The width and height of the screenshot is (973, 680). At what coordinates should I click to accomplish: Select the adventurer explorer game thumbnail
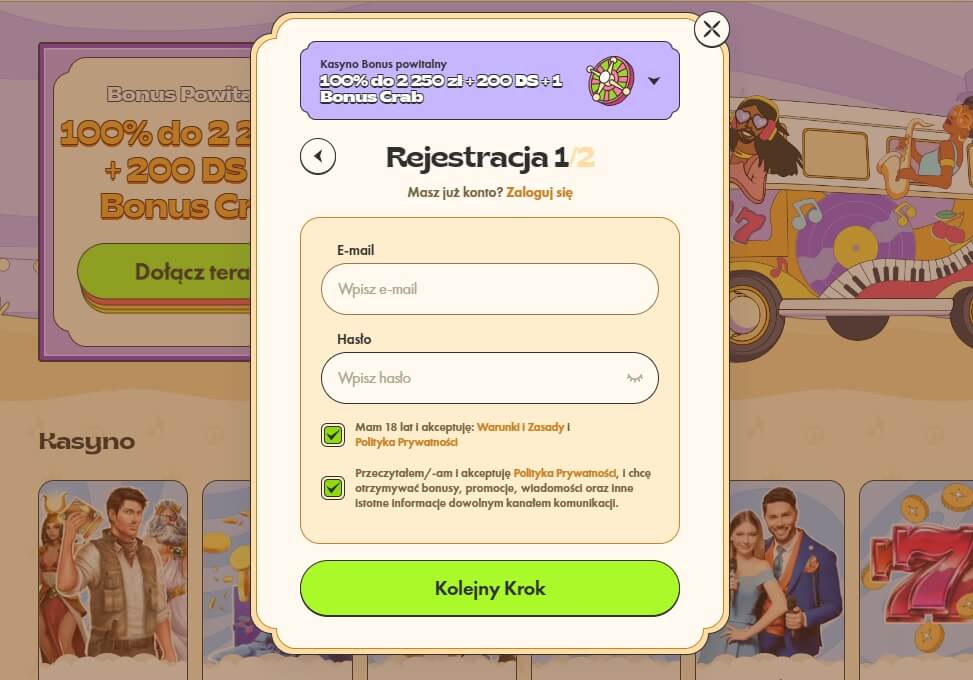(x=113, y=575)
